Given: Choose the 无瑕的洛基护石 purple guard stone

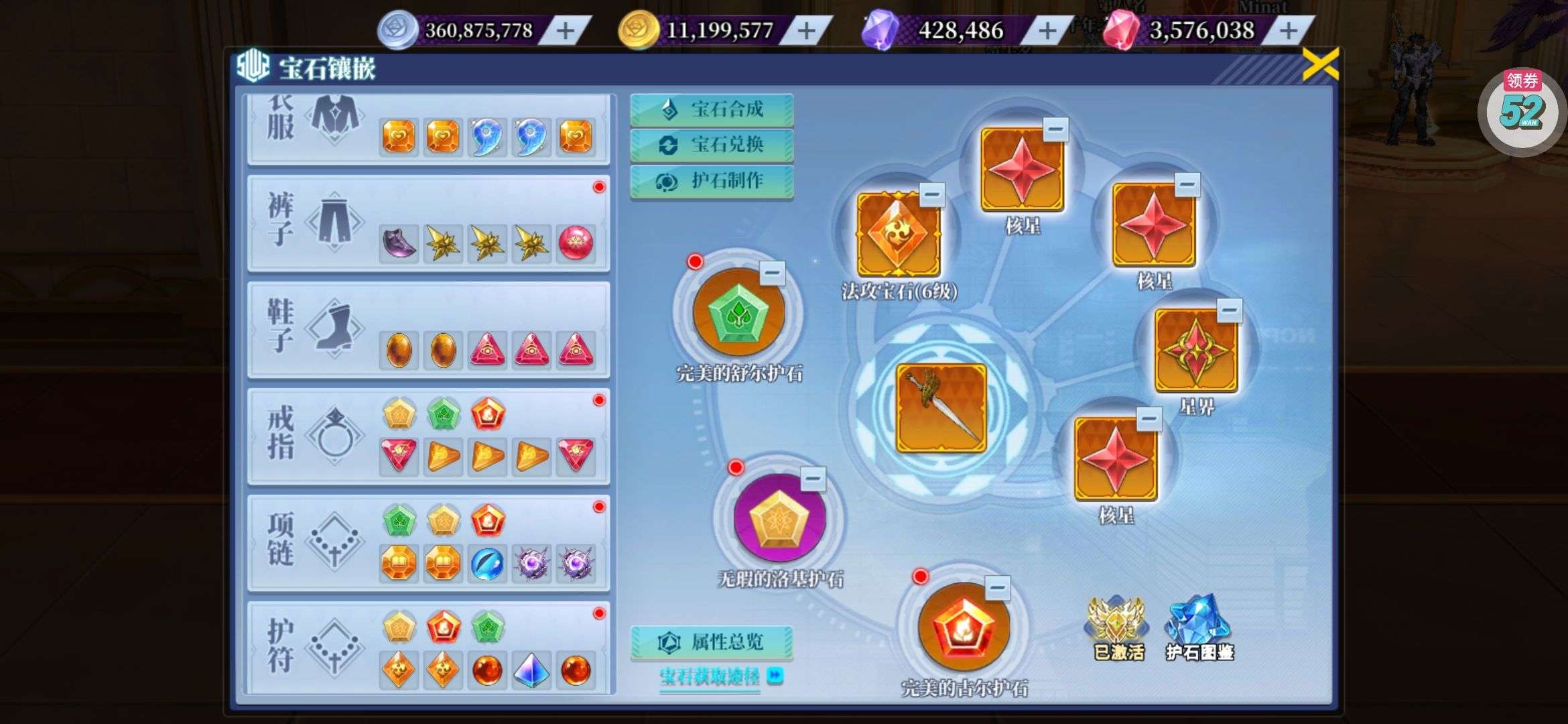Looking at the screenshot, I should tap(780, 518).
